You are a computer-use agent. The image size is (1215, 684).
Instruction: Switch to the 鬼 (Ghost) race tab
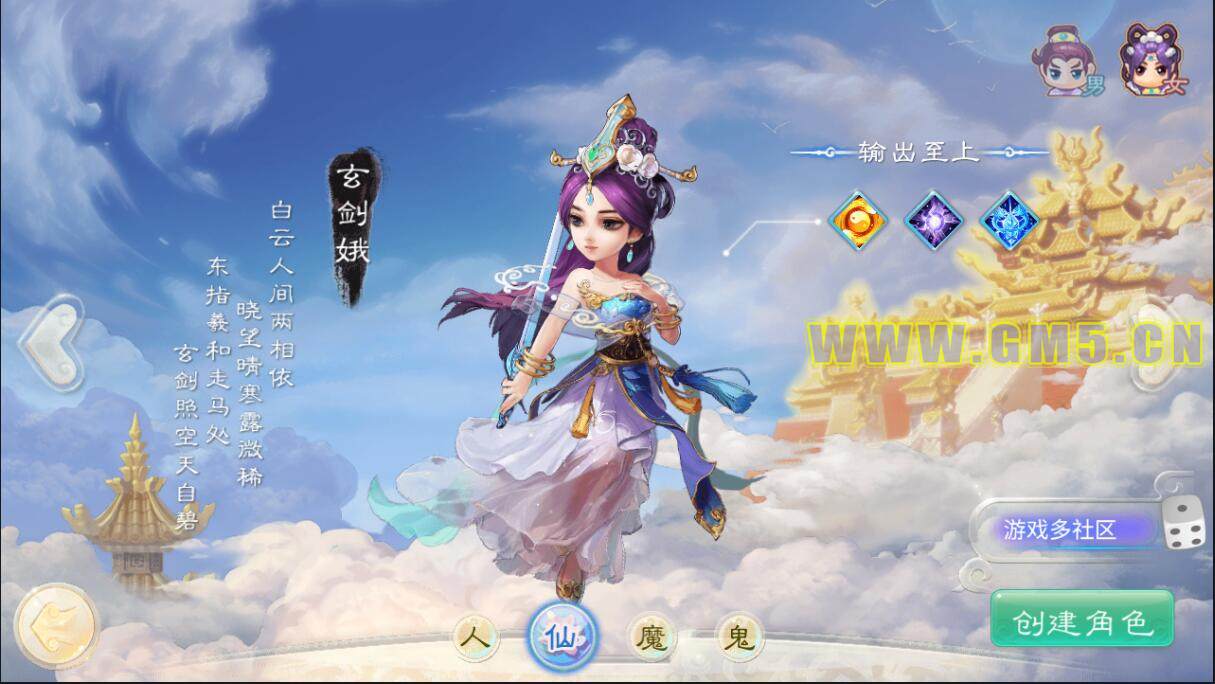pos(740,636)
